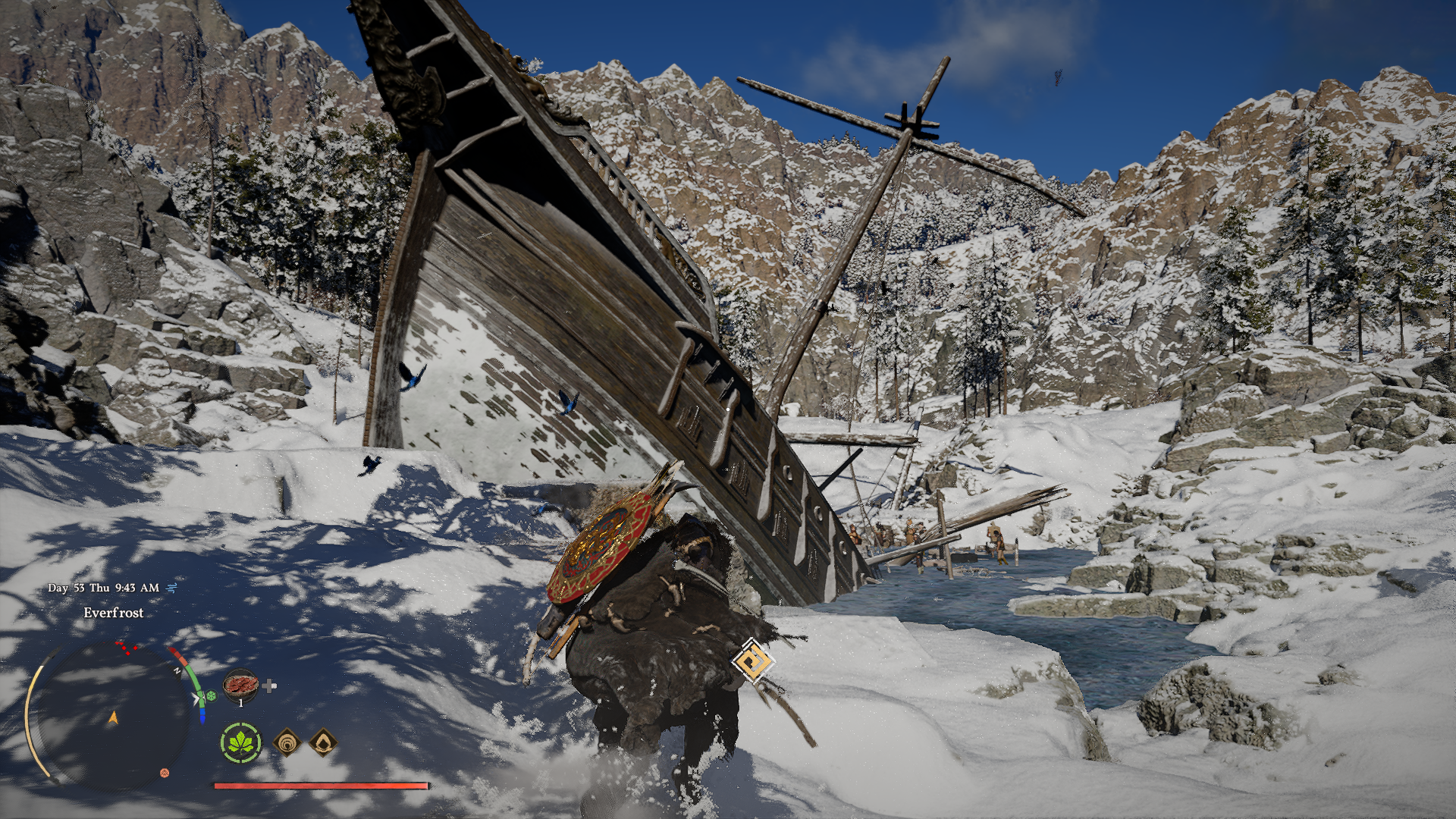The image size is (1456, 819).
Task: Click the wind weather icon
Action: (171, 588)
